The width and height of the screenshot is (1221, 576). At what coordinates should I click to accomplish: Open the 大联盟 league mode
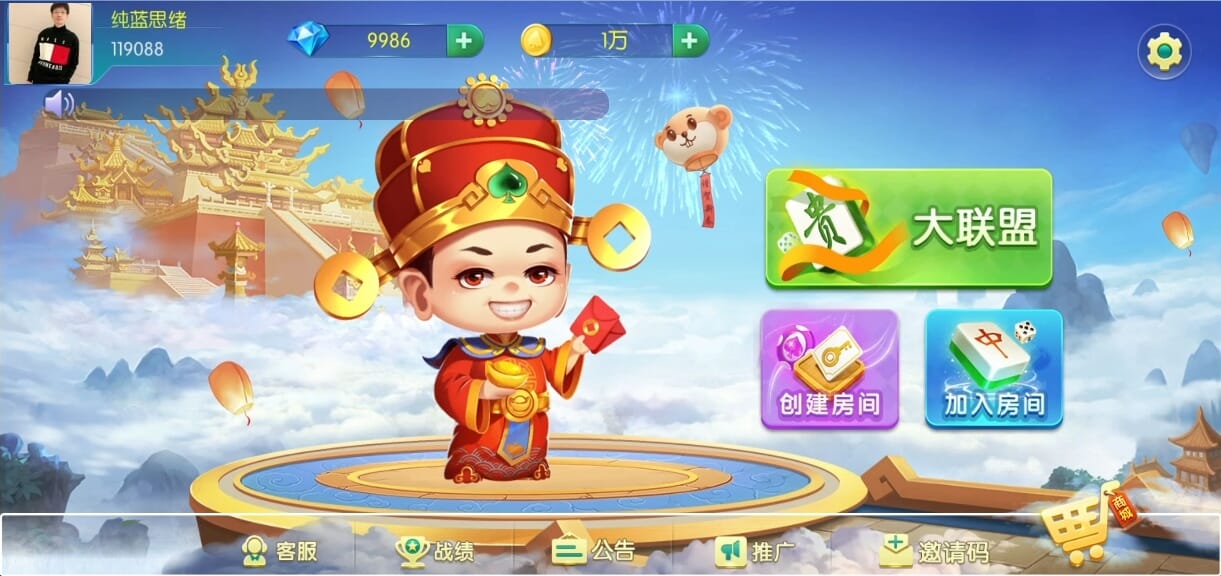[x=908, y=228]
